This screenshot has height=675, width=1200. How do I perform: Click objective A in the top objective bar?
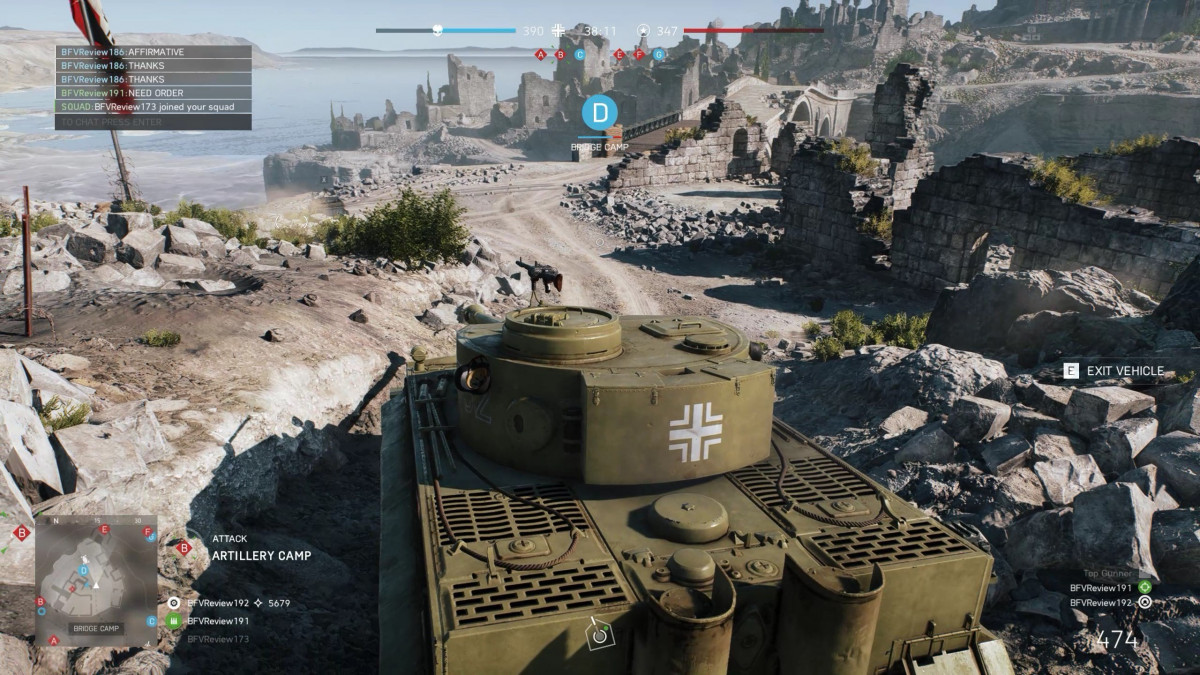(x=541, y=55)
